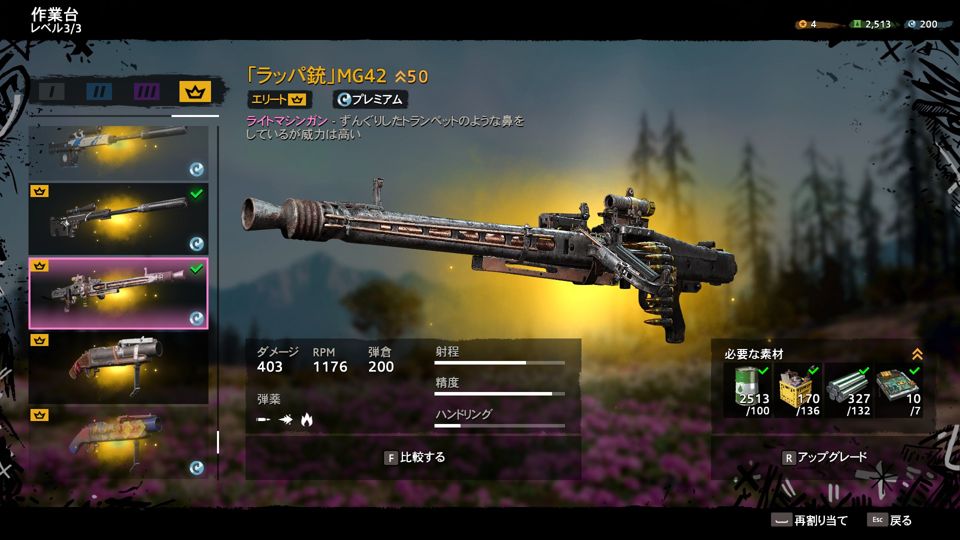
Task: Choose the blue-white silenced rifle at list top
Action: (x=118, y=150)
